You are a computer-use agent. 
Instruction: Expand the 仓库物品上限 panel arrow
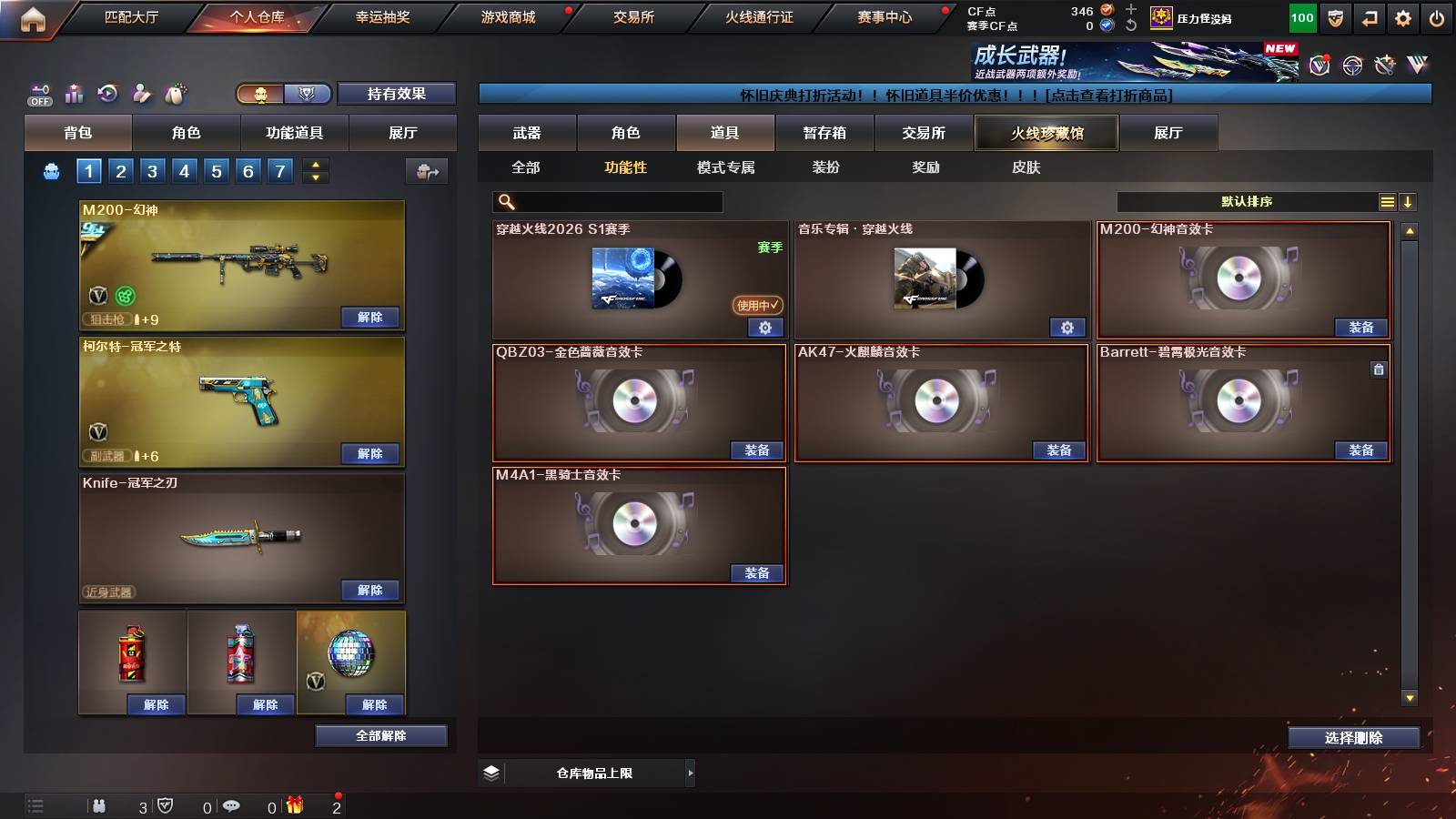(x=691, y=773)
